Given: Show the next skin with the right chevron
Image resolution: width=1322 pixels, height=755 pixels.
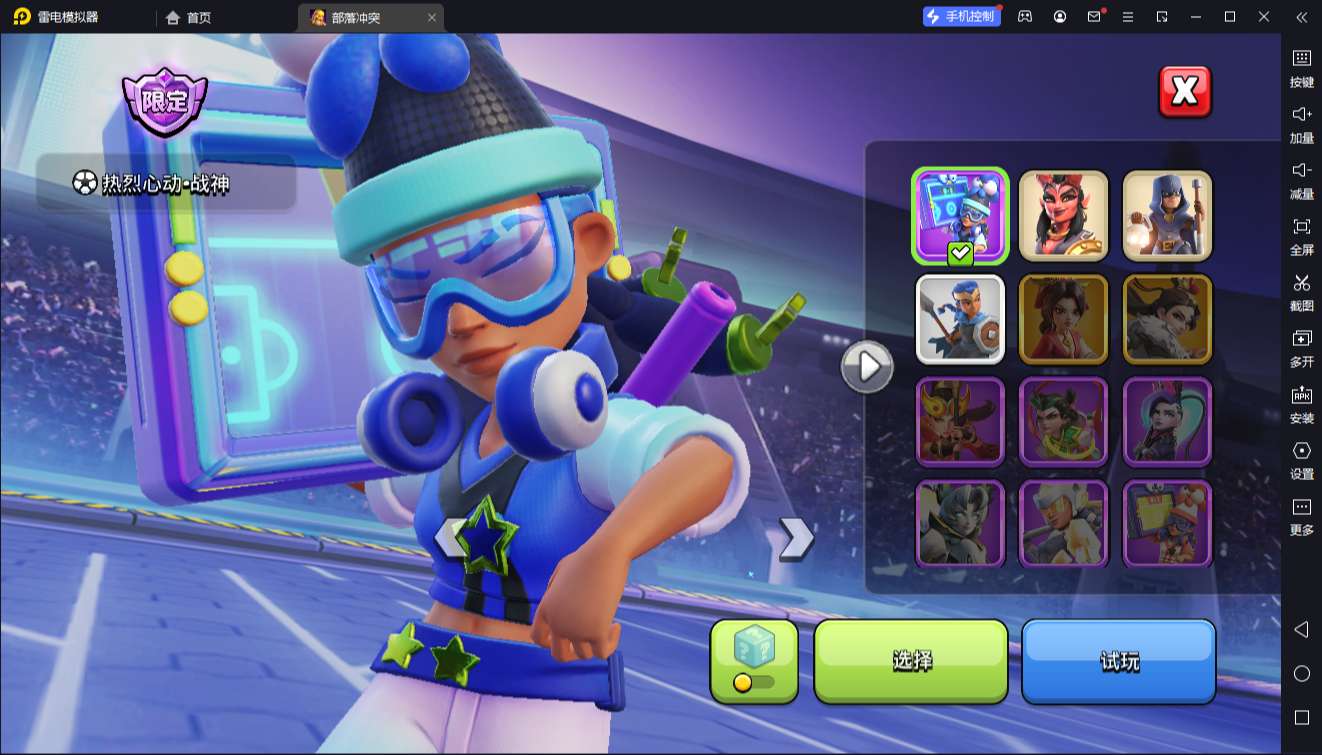Looking at the screenshot, I should point(796,538).
